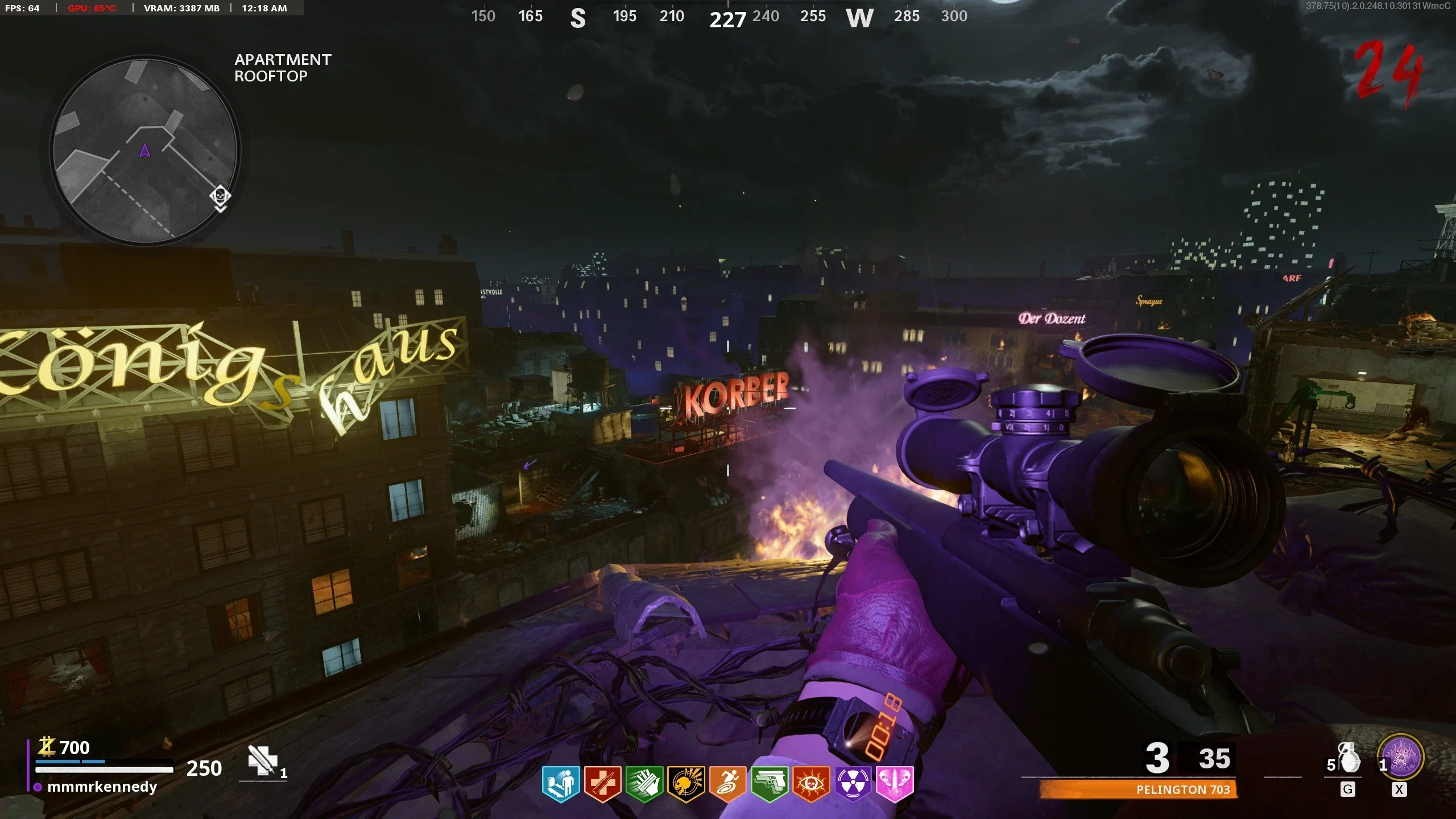Click the frag grenade equipment icon

pyautogui.click(x=1349, y=758)
